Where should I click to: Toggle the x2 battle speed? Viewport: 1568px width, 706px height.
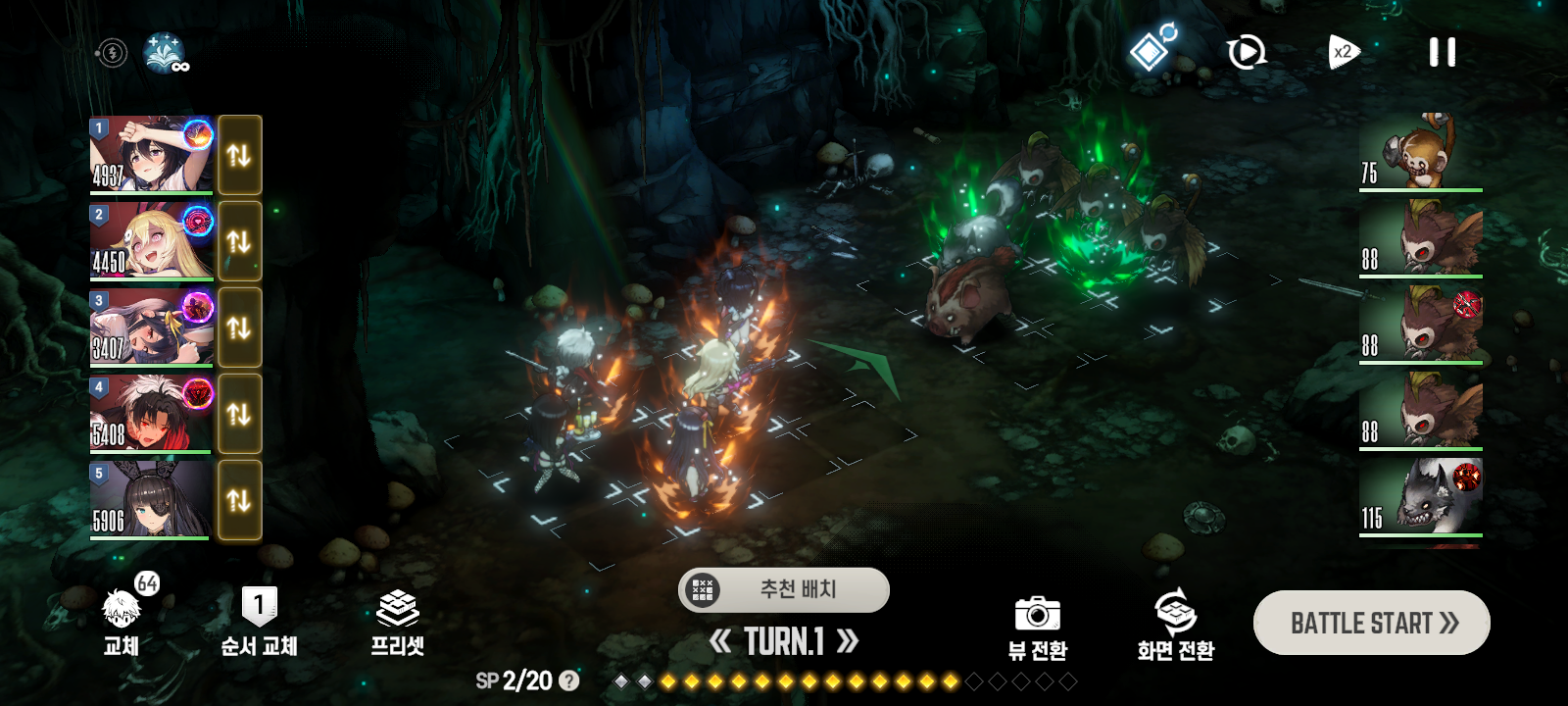point(1344,52)
